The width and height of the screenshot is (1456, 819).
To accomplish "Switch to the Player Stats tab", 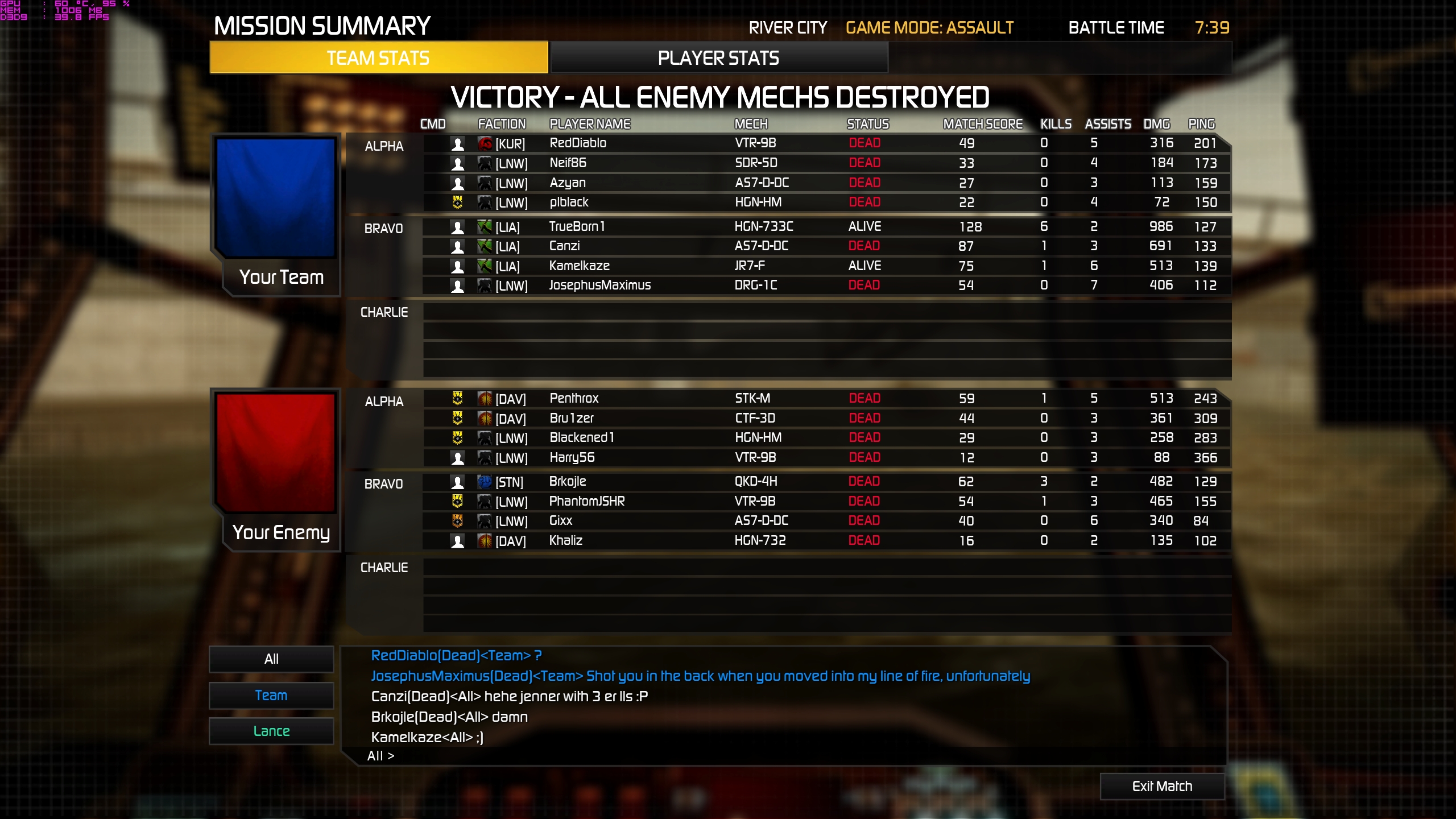I will 718,58.
